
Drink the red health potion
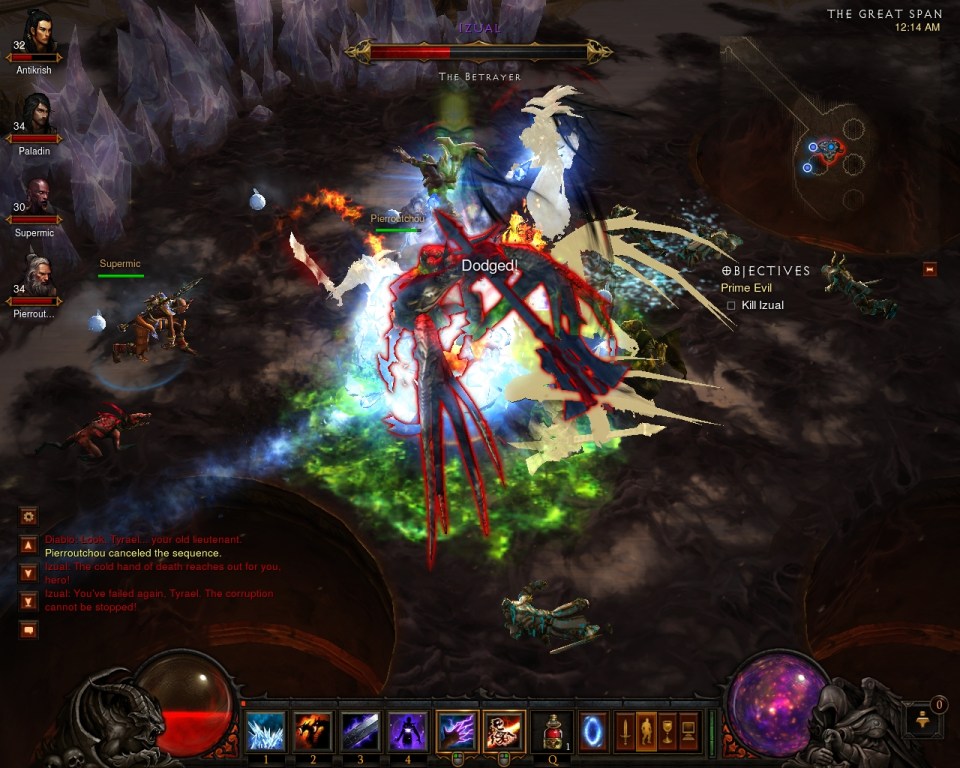552,731
